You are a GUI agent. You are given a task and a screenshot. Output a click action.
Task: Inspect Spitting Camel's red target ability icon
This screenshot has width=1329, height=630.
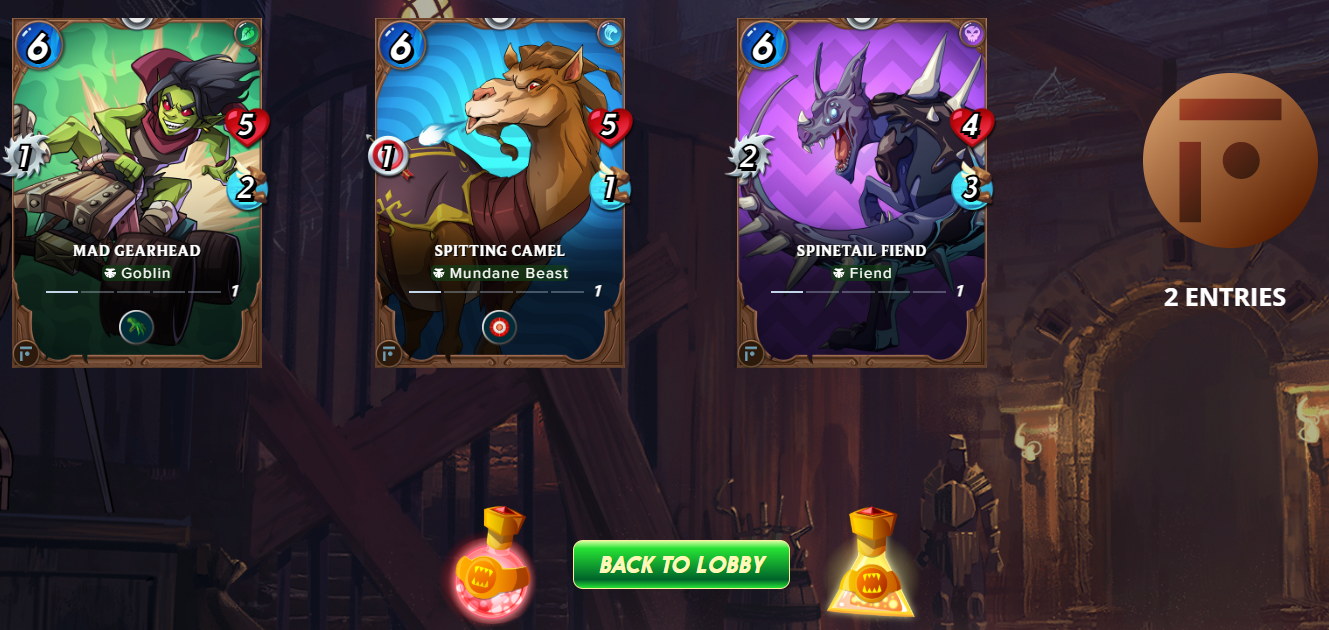pyautogui.click(x=500, y=327)
